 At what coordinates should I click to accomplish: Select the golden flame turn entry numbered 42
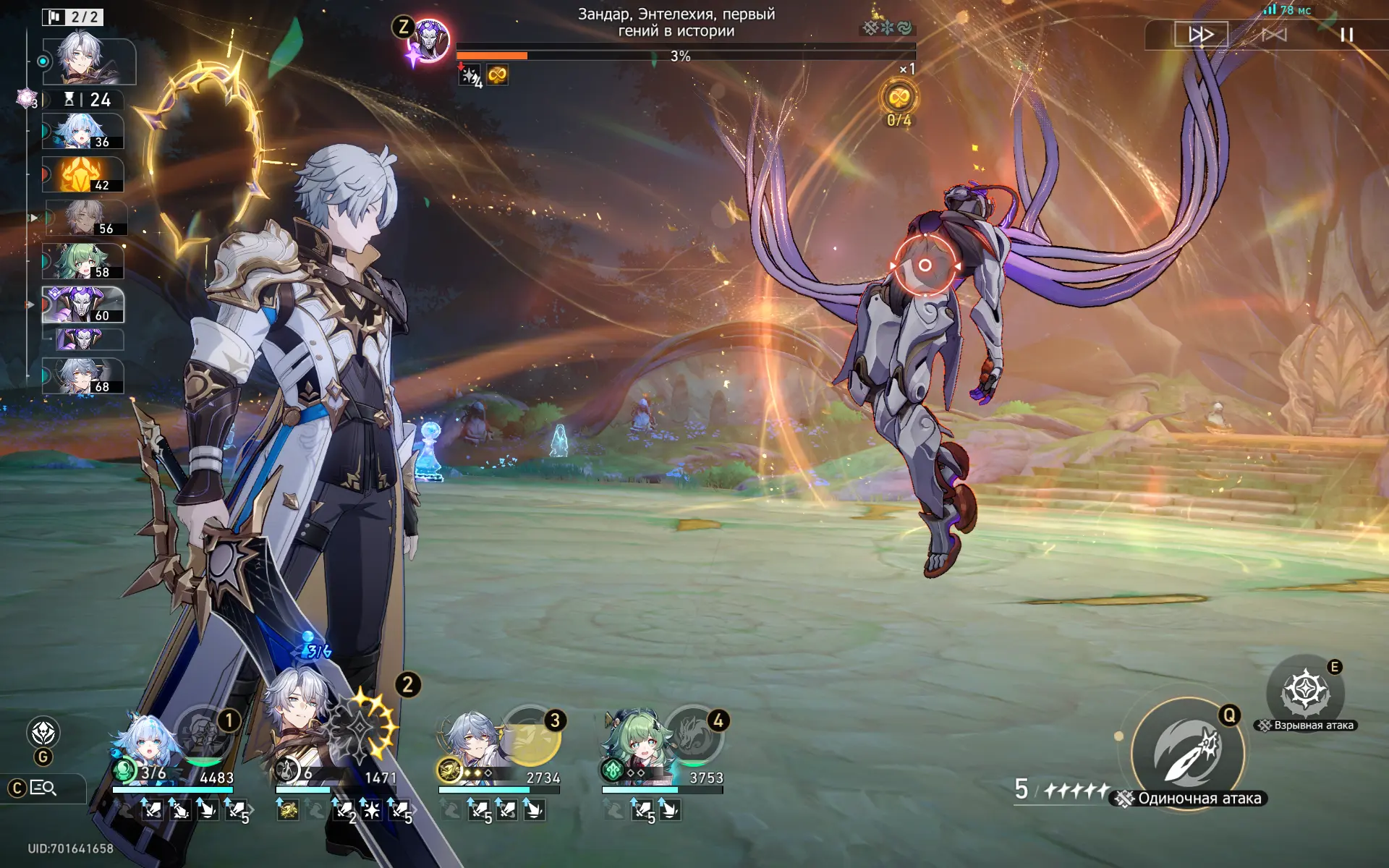(83, 174)
